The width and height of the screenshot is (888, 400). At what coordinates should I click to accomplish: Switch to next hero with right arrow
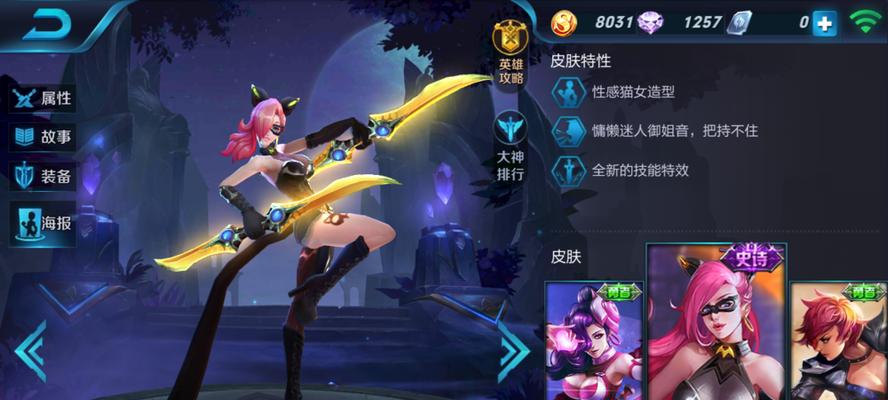(513, 349)
